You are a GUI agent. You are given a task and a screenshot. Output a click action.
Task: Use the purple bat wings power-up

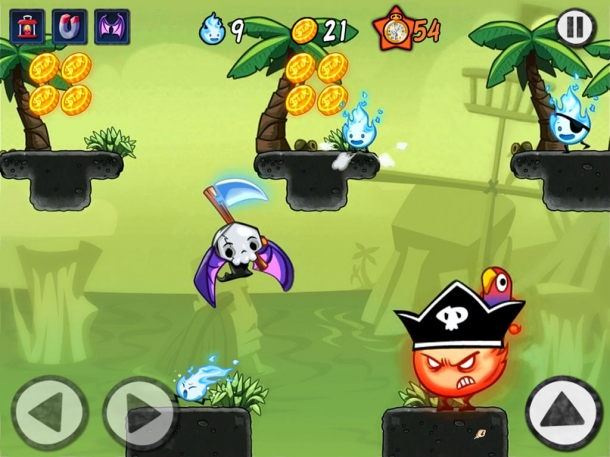pyautogui.click(x=112, y=26)
